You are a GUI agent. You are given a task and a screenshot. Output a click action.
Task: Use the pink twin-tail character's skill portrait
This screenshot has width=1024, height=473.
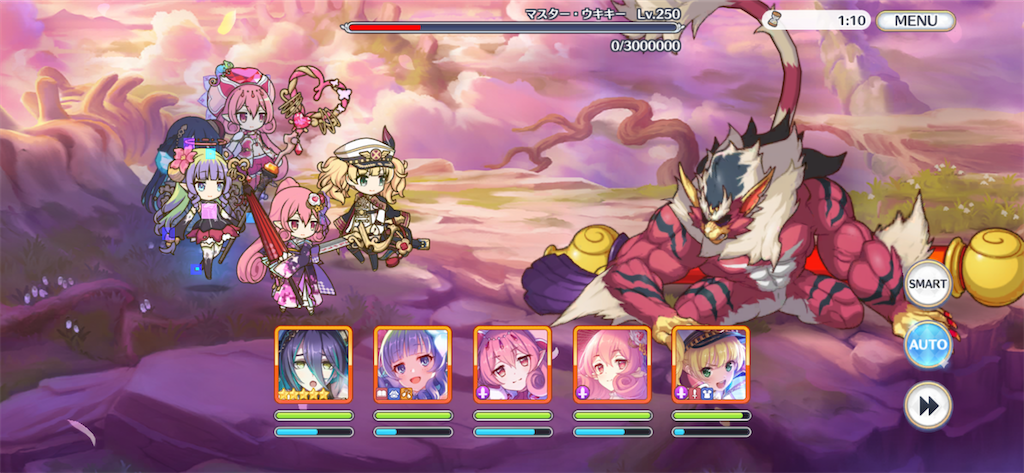(512, 365)
